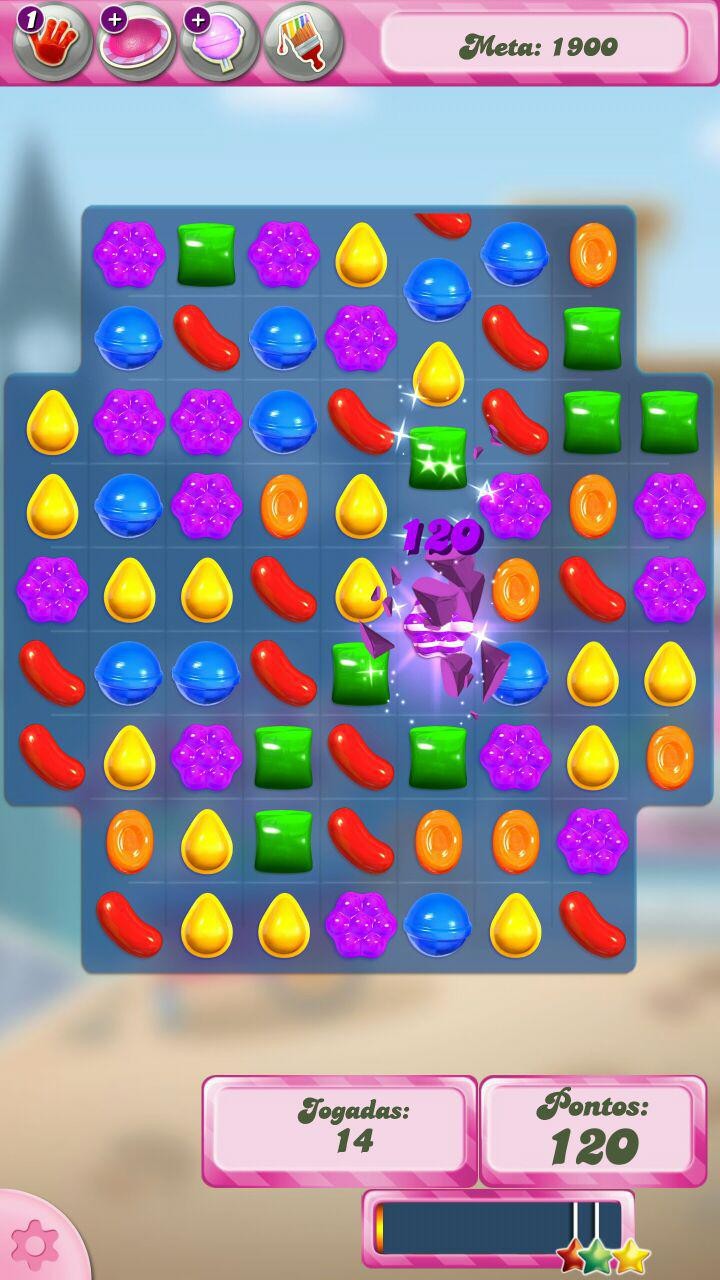
Task: Use the purple lollipop hammer booster
Action: click(220, 42)
